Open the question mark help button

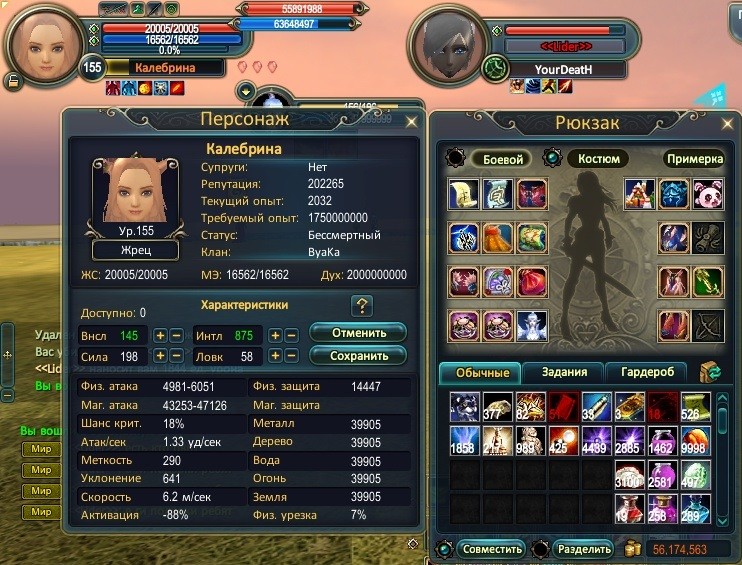(x=362, y=306)
